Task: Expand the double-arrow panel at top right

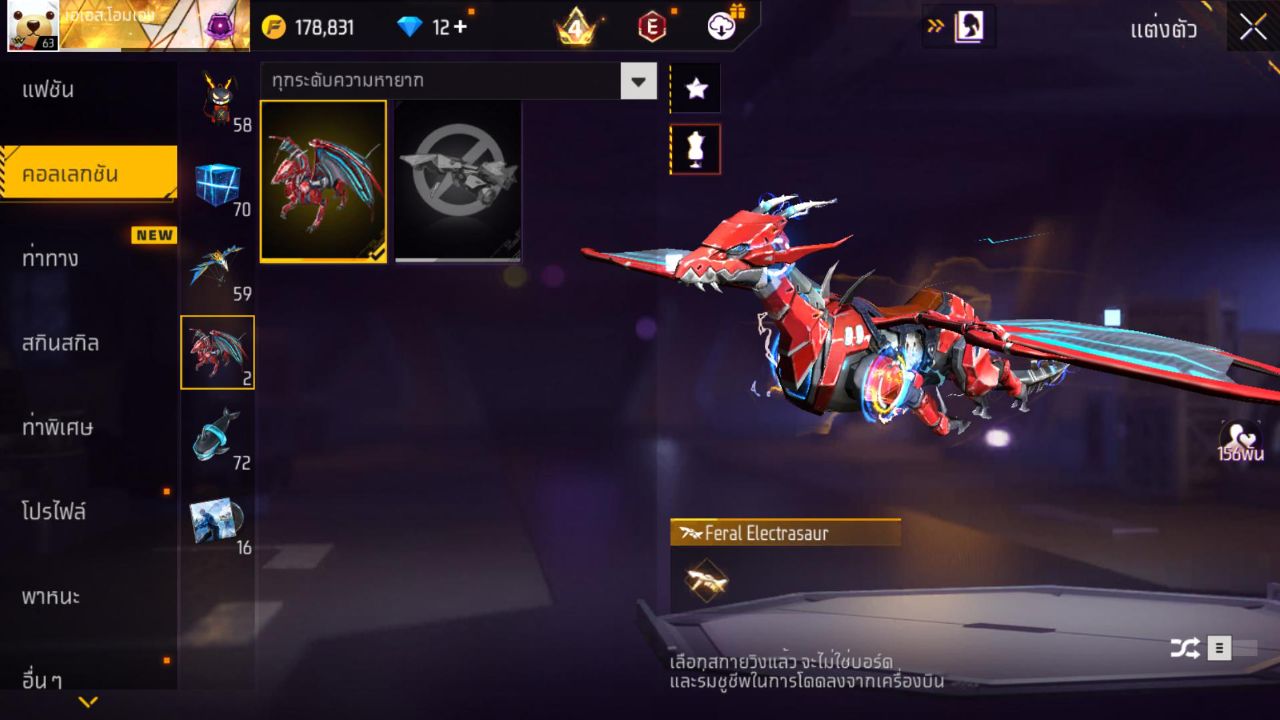Action: (x=934, y=27)
